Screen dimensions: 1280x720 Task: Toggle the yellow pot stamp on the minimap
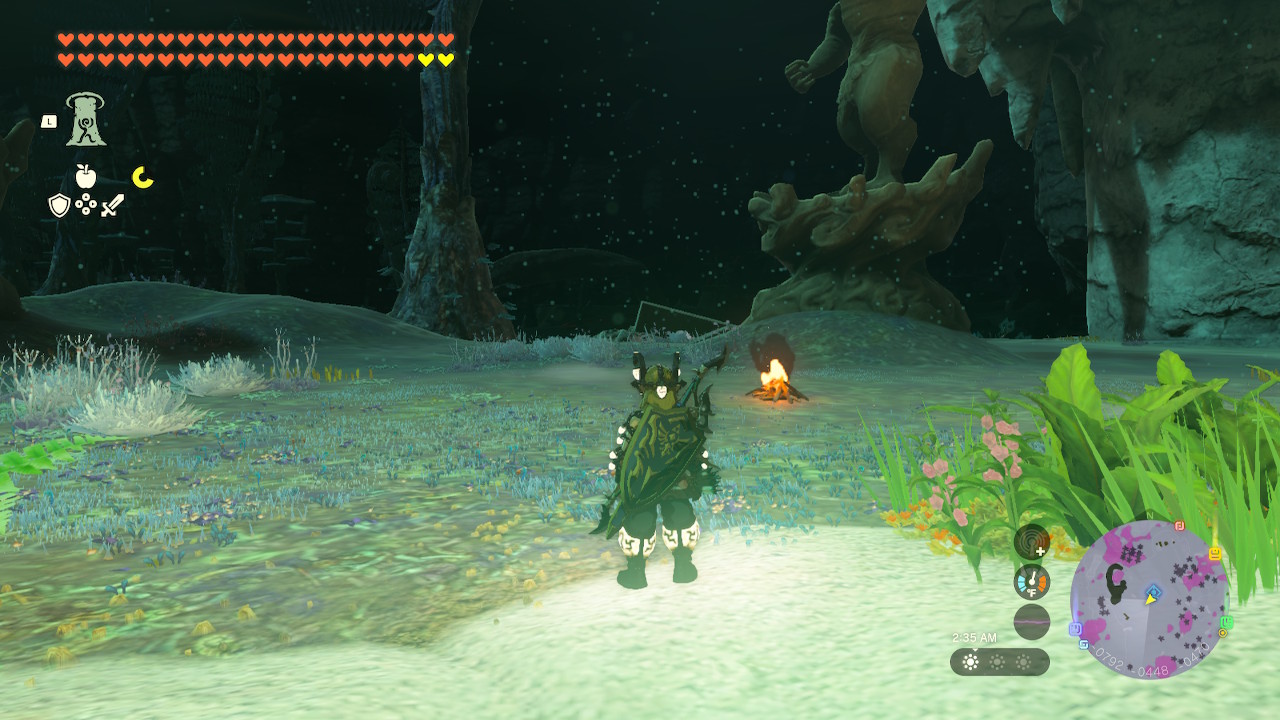click(x=1215, y=555)
